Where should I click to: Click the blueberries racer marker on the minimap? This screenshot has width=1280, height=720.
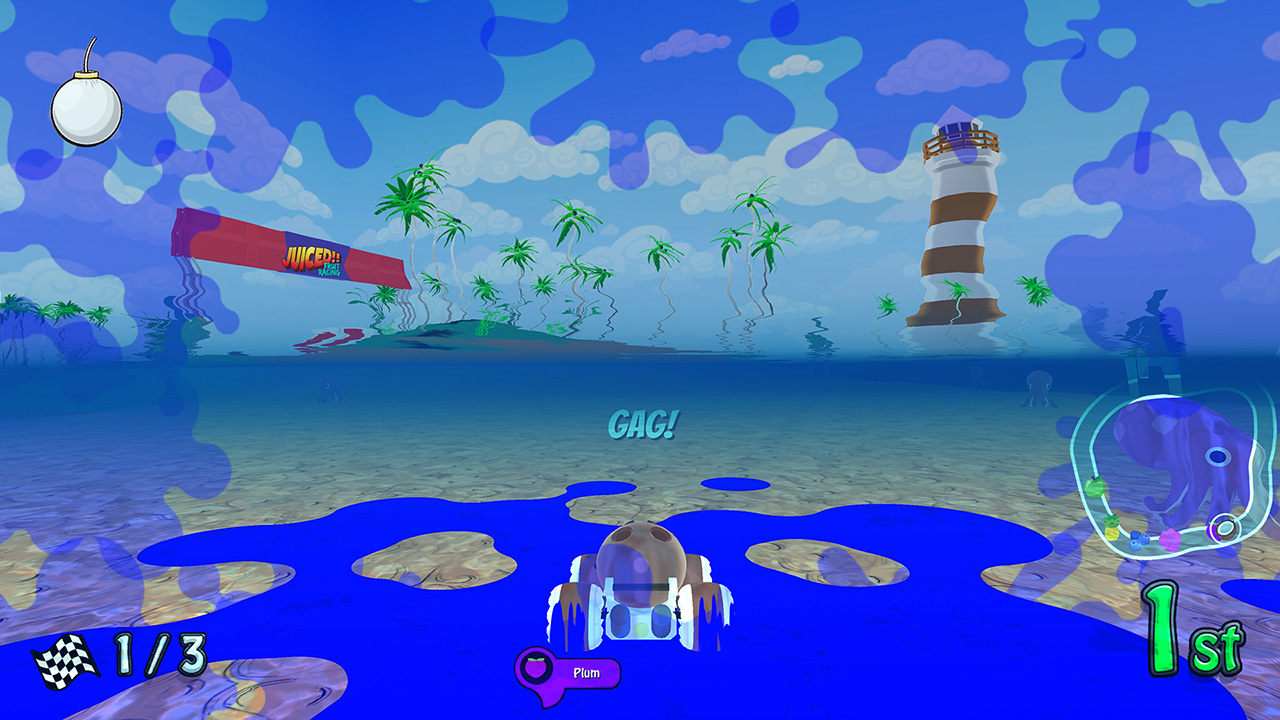click(x=1139, y=540)
